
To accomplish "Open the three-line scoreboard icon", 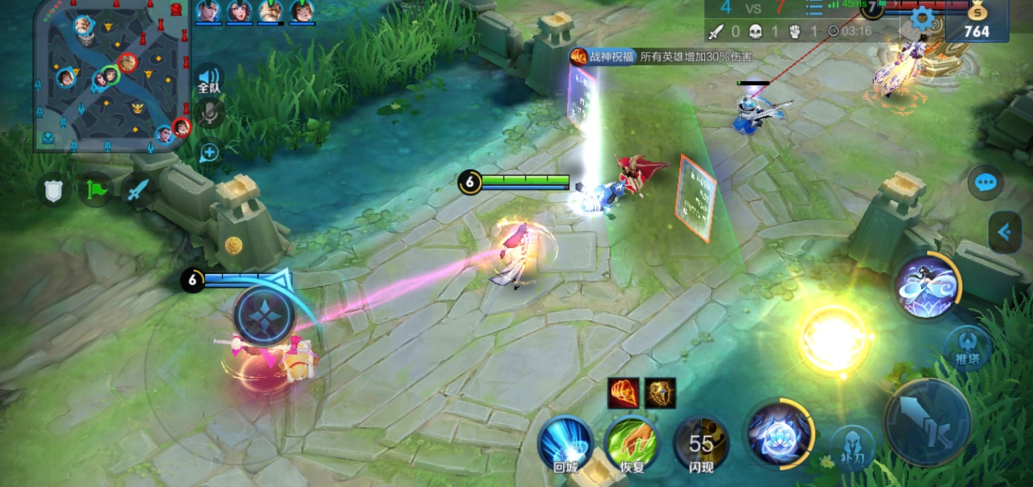I will (814, 9).
